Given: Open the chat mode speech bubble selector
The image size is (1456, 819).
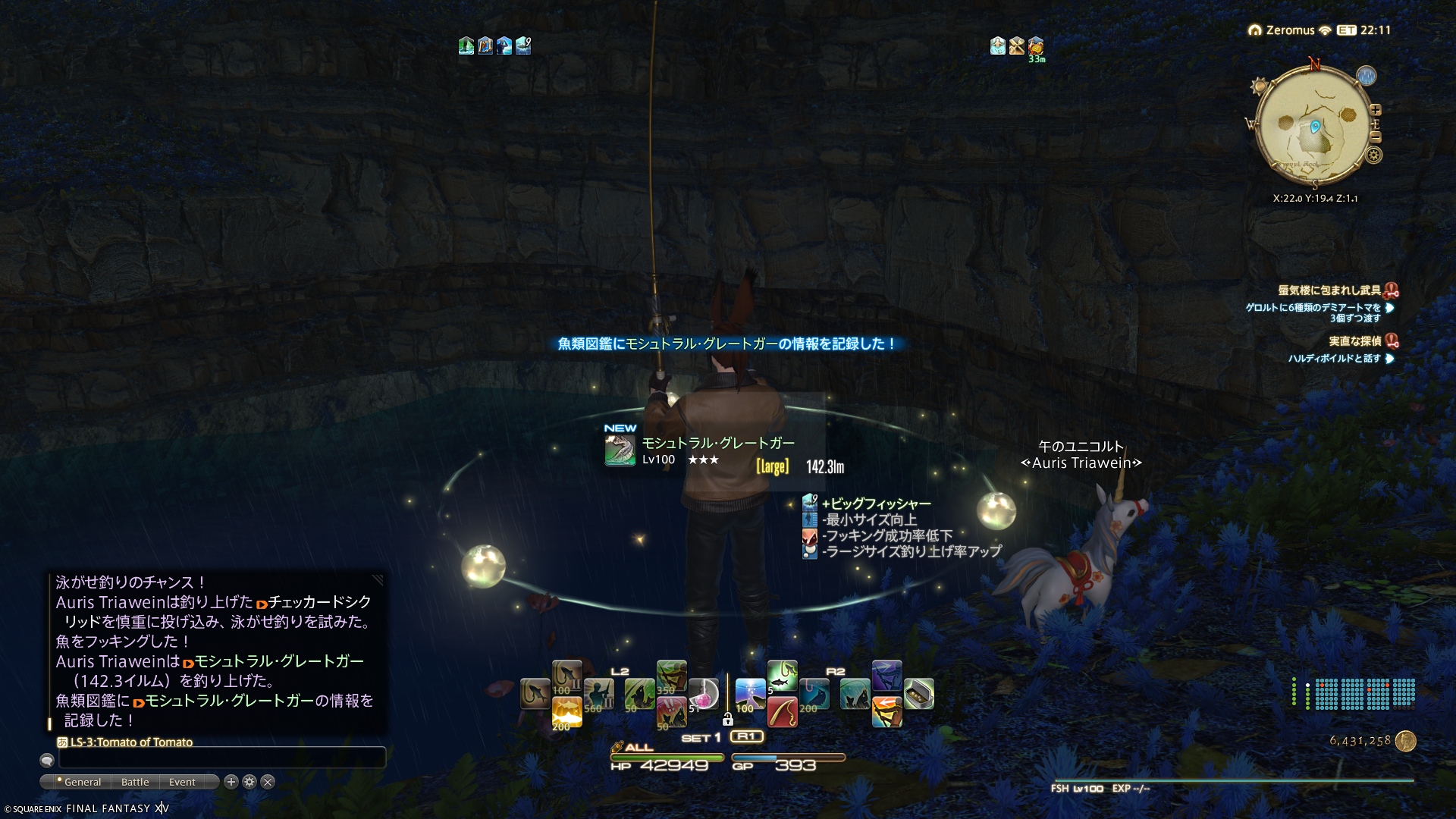Looking at the screenshot, I should click(47, 760).
